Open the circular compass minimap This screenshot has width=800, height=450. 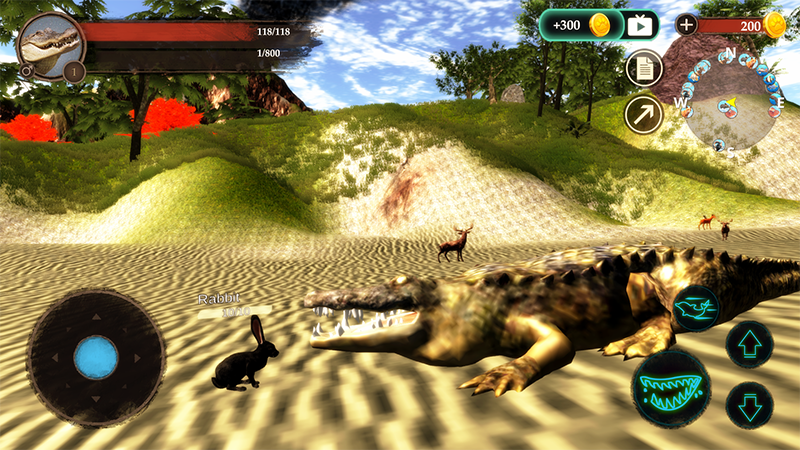(x=731, y=102)
